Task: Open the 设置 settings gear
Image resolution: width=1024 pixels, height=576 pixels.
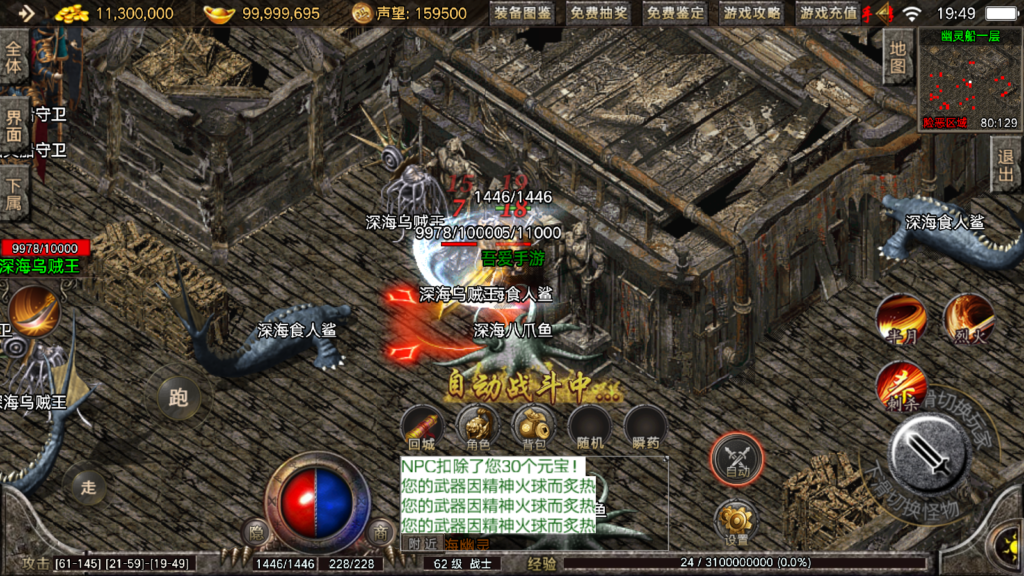Action: click(737, 522)
